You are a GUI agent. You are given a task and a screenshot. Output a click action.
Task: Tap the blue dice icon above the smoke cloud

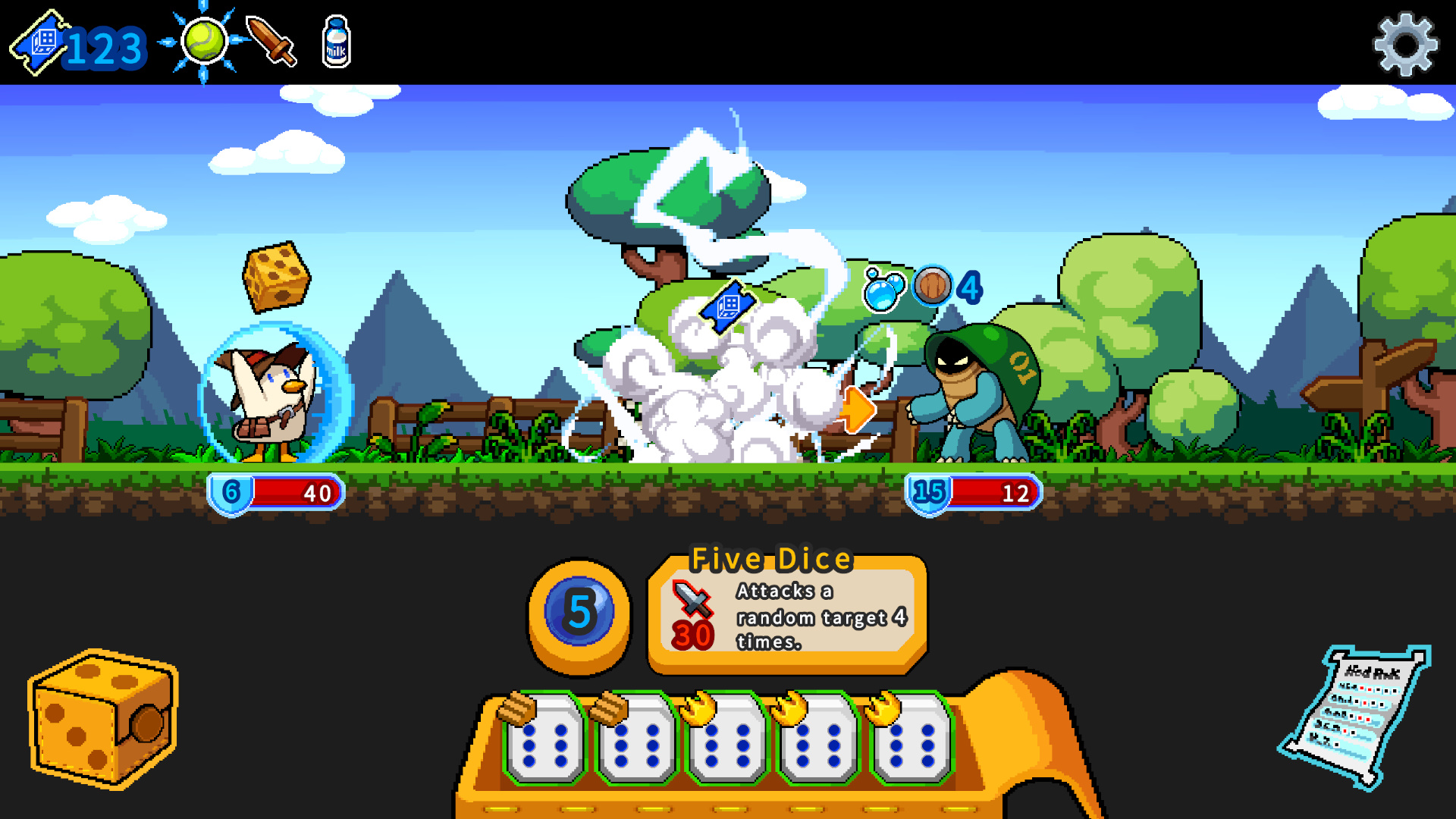pos(726,308)
